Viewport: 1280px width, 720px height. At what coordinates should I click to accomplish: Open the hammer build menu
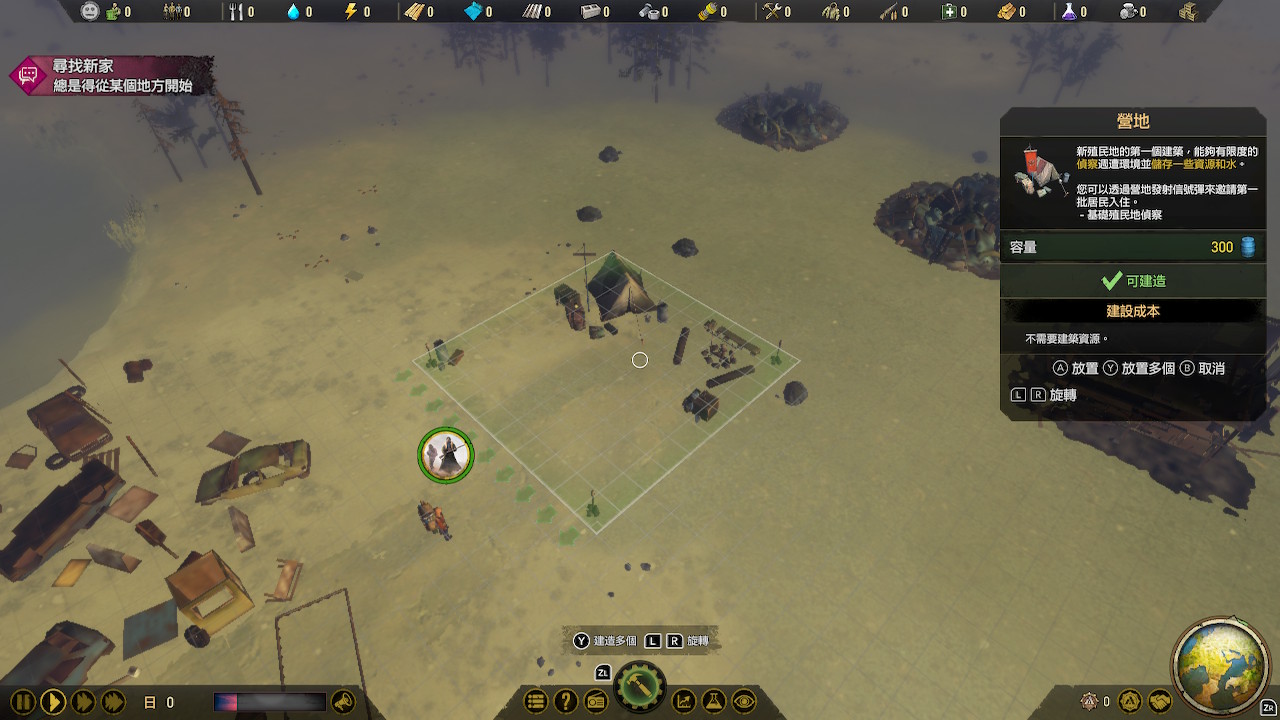(x=640, y=690)
